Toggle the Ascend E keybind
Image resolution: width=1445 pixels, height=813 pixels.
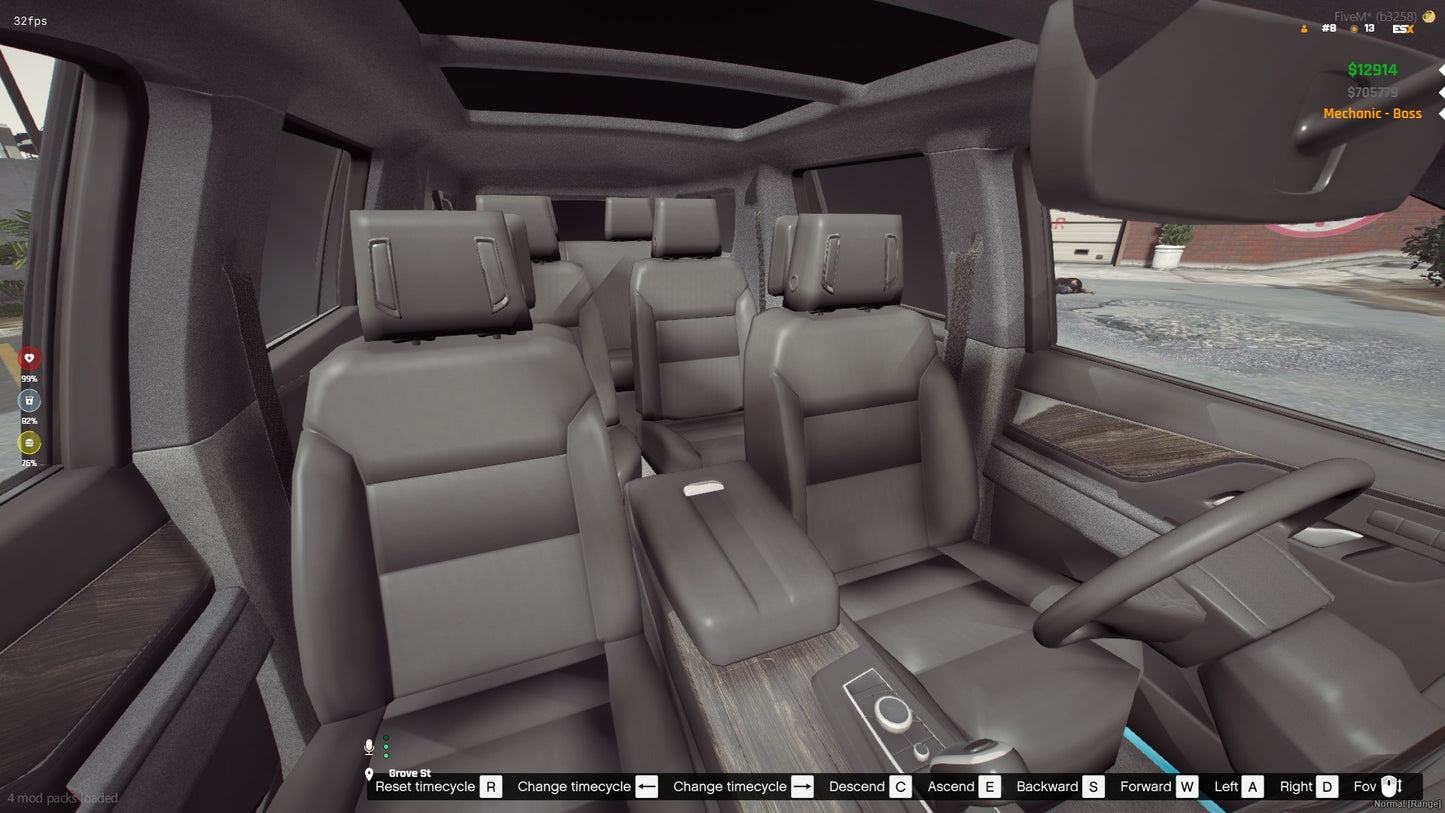pos(991,787)
